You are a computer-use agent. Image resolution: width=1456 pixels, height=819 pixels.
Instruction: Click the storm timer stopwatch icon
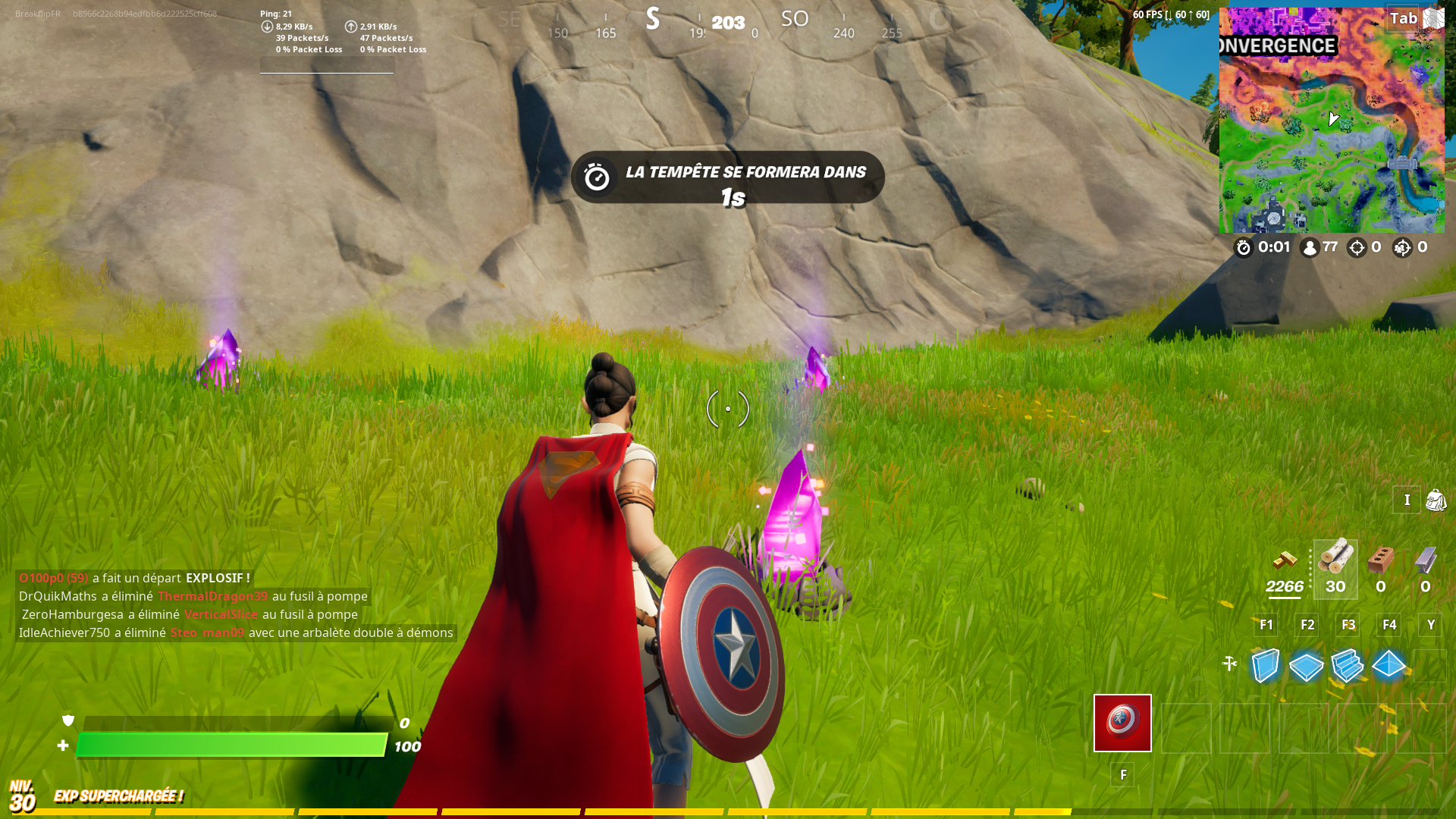[x=1243, y=247]
